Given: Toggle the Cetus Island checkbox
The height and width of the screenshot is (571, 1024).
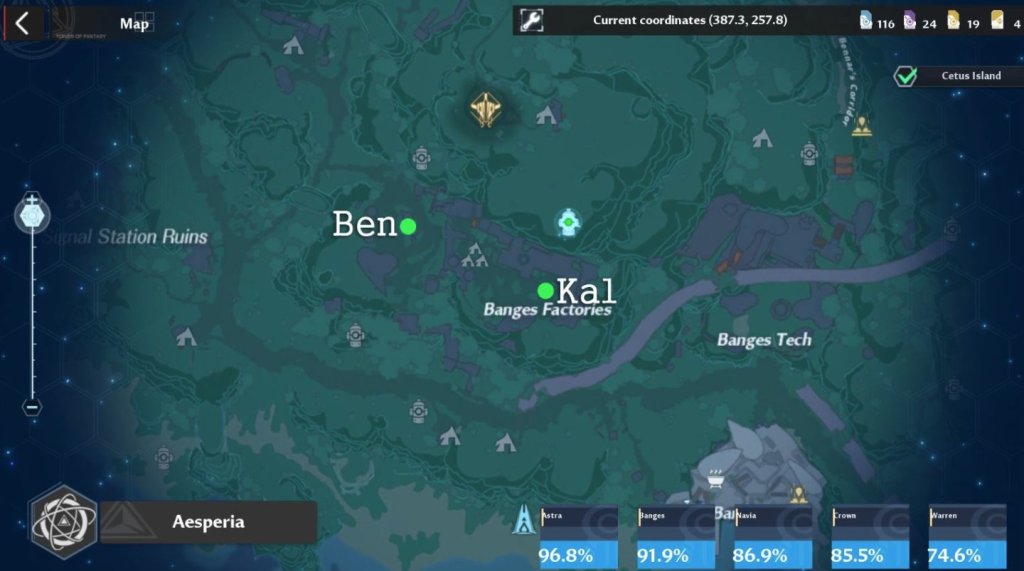Looking at the screenshot, I should pos(906,76).
